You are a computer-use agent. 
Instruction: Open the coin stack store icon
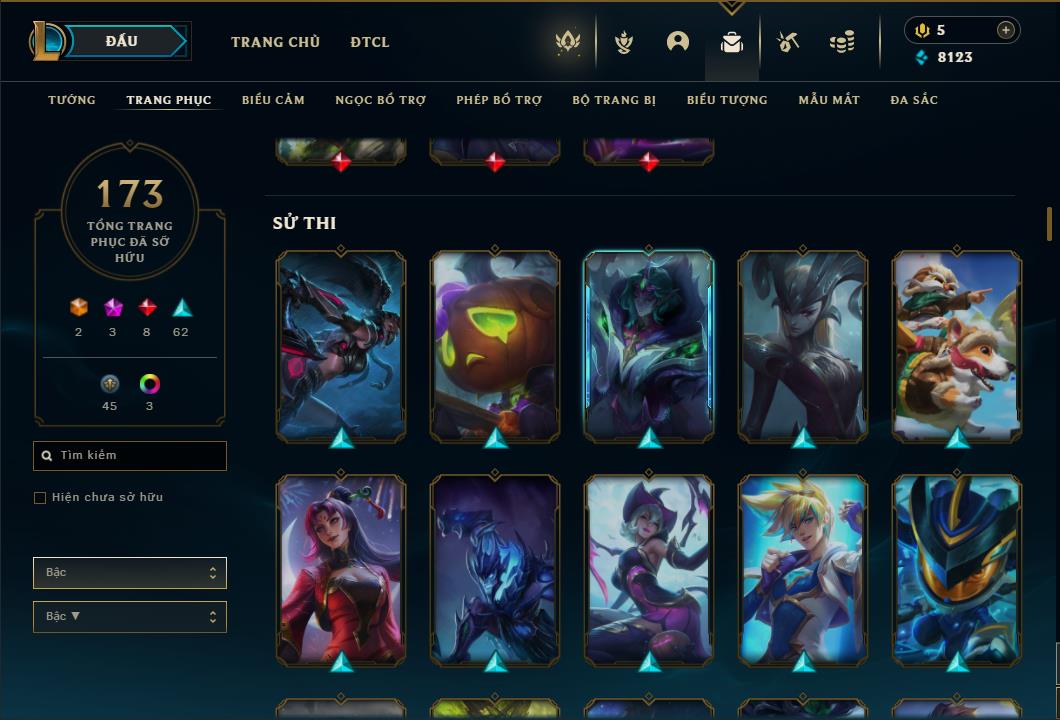coord(842,42)
